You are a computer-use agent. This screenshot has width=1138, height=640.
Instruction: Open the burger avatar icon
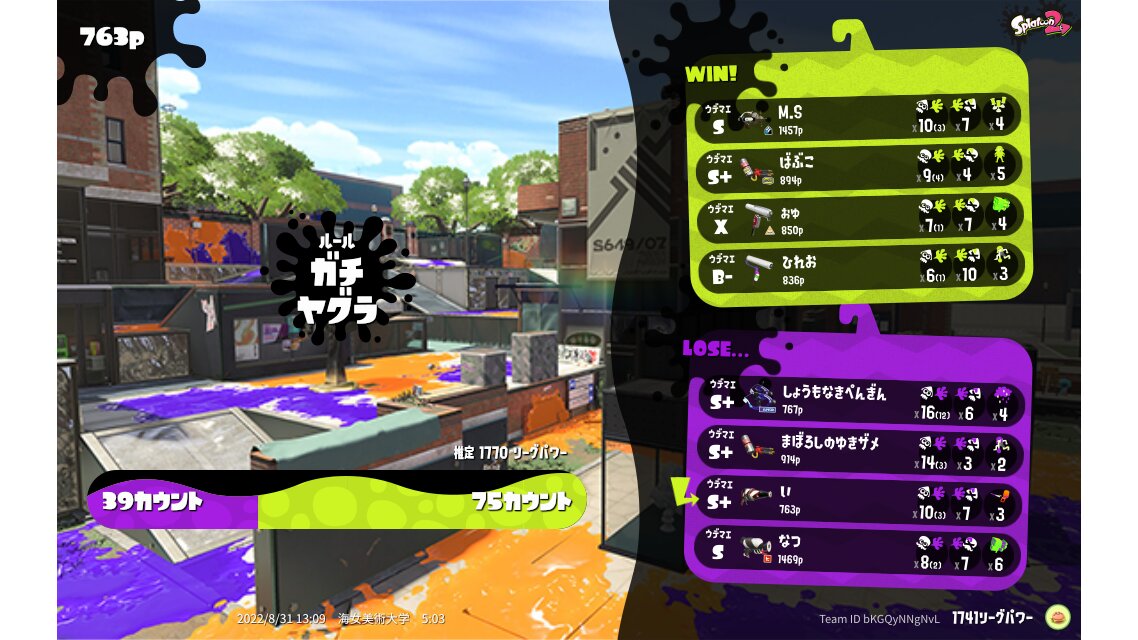click(1058, 617)
